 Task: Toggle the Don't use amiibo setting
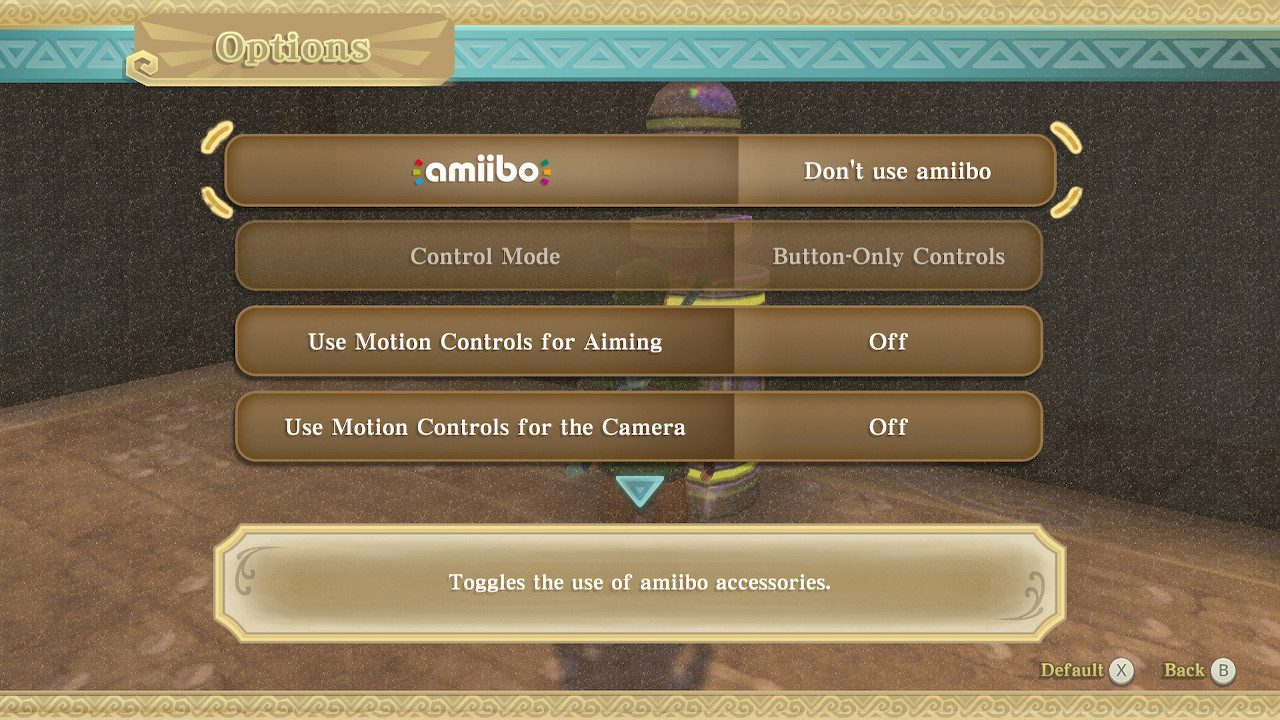click(x=895, y=171)
